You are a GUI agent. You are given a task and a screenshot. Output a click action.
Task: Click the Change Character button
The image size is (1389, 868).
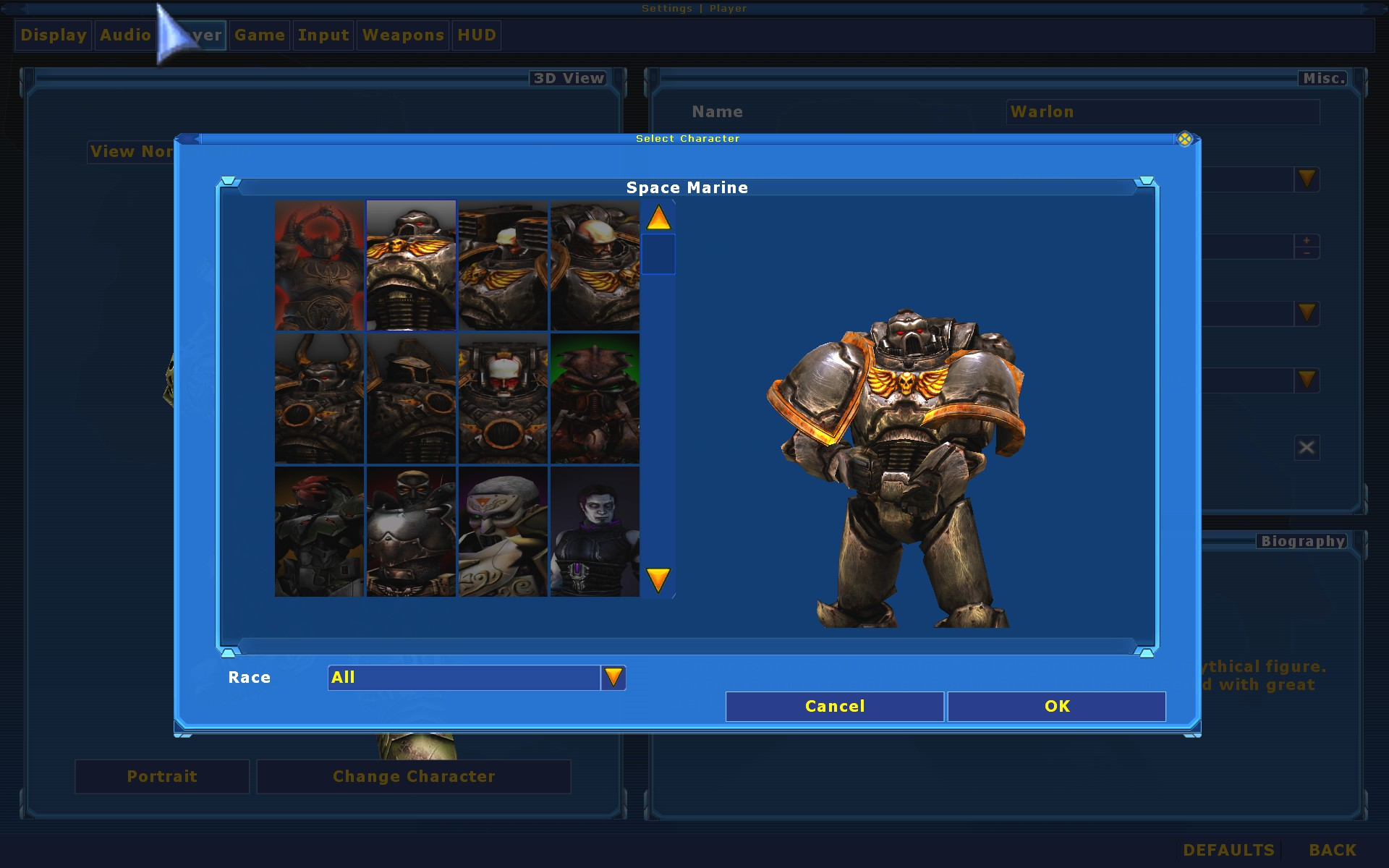click(413, 776)
